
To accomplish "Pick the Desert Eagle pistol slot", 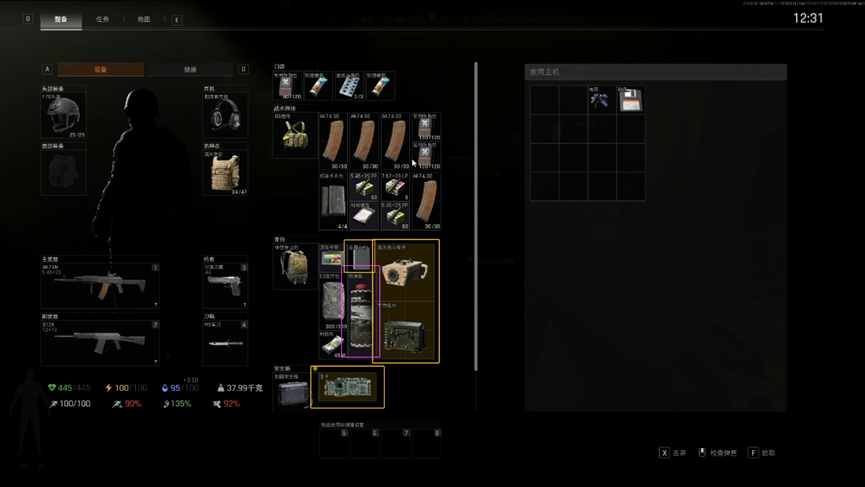I will (225, 286).
